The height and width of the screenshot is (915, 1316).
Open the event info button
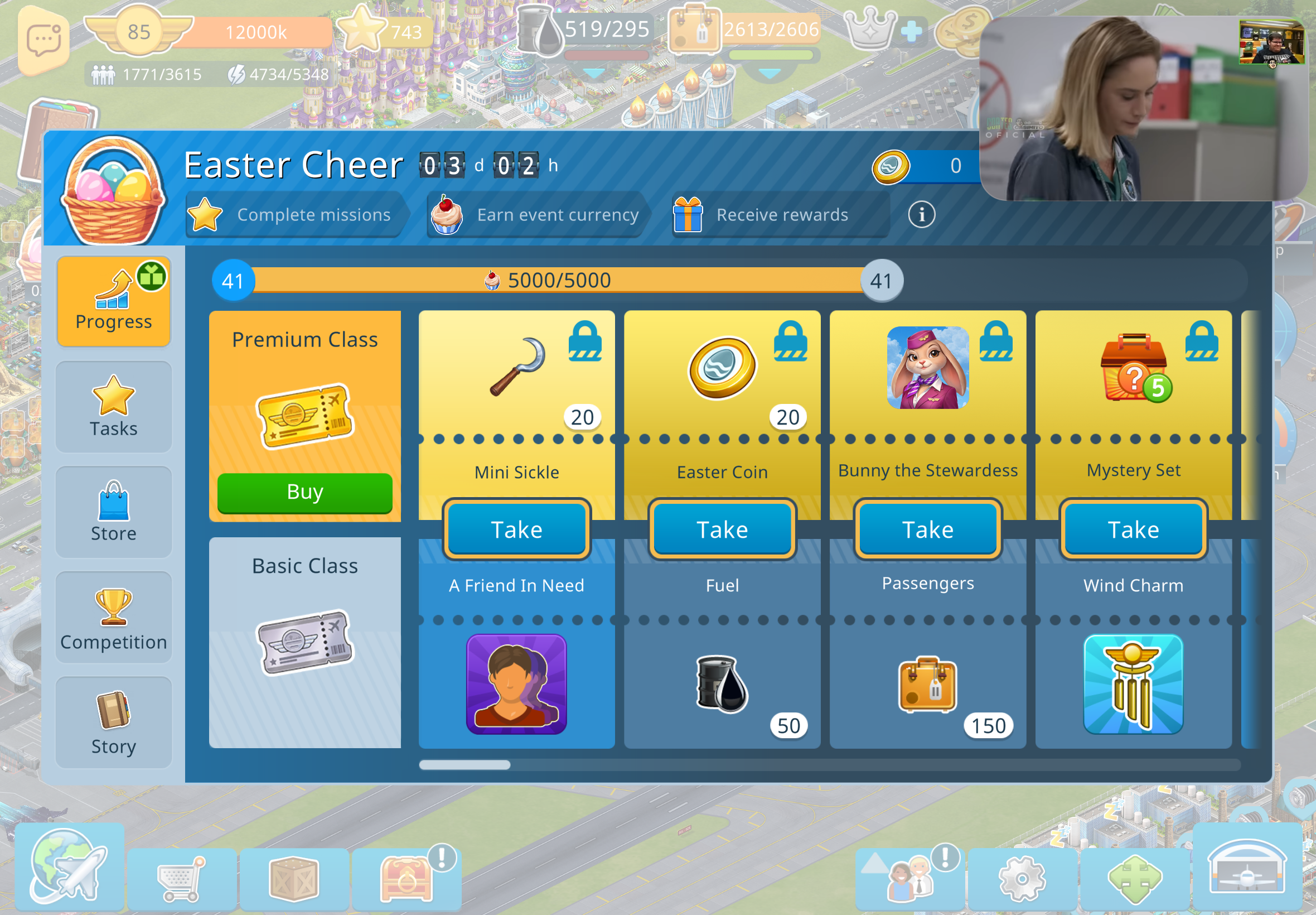(x=921, y=215)
